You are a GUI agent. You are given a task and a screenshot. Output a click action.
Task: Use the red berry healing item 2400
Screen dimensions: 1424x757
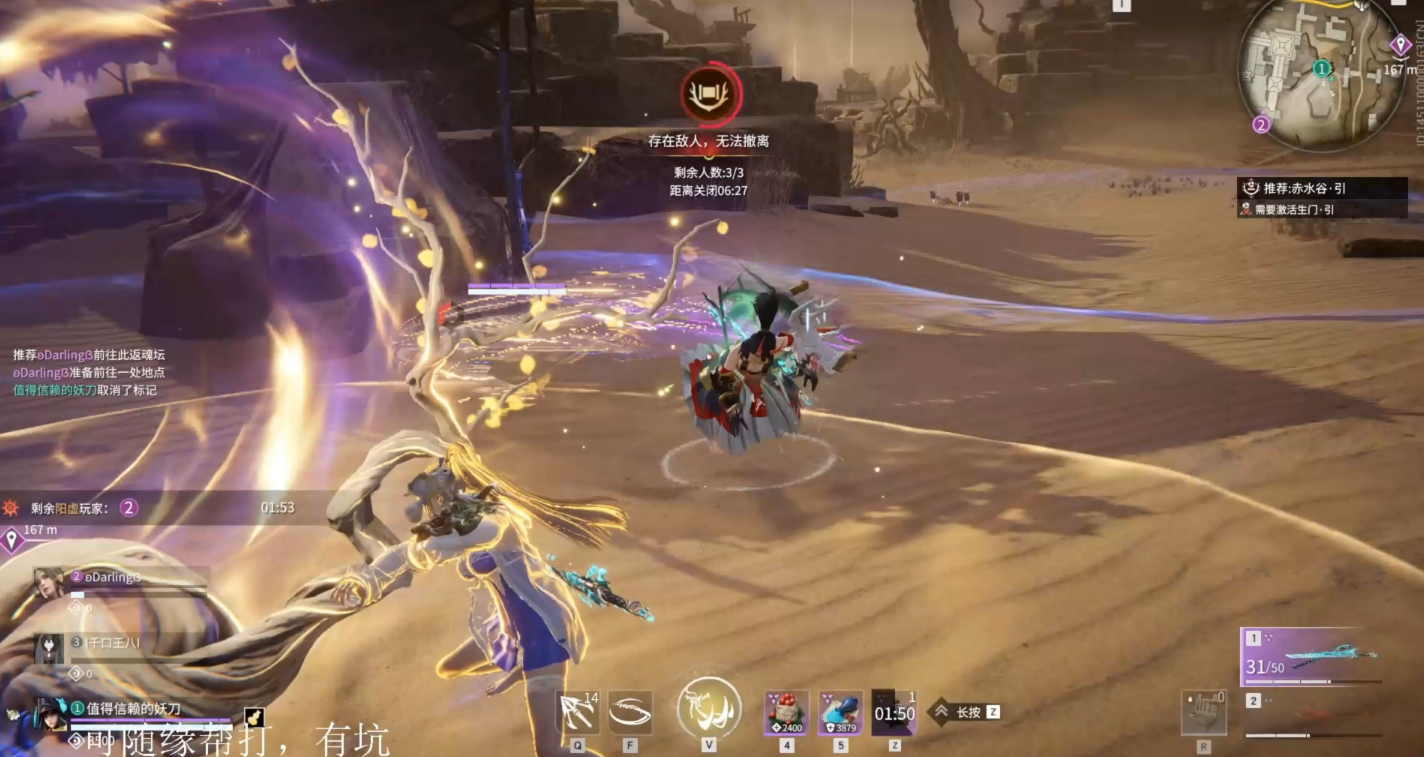pyautogui.click(x=786, y=713)
